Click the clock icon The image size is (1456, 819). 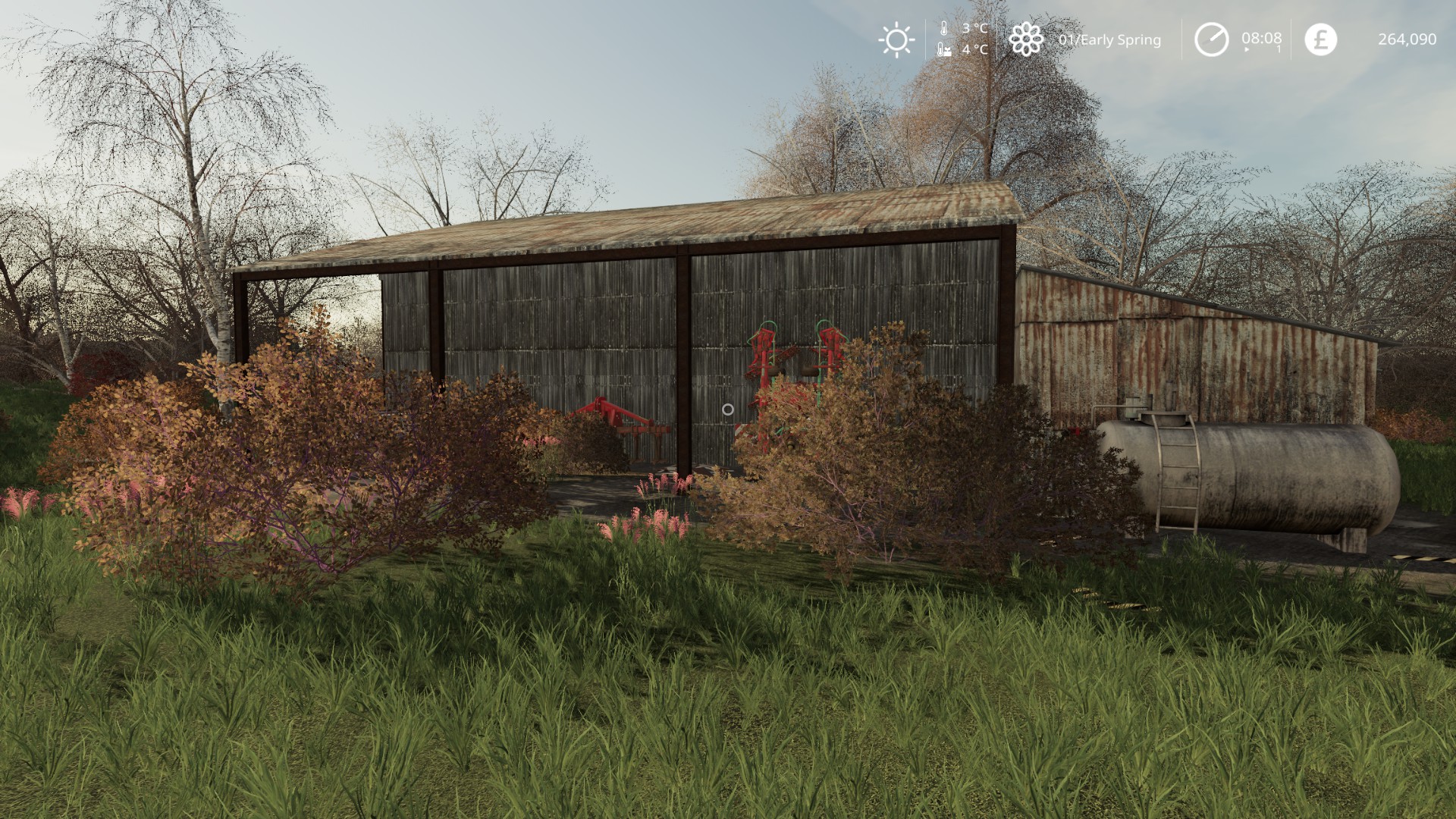pos(1211,39)
